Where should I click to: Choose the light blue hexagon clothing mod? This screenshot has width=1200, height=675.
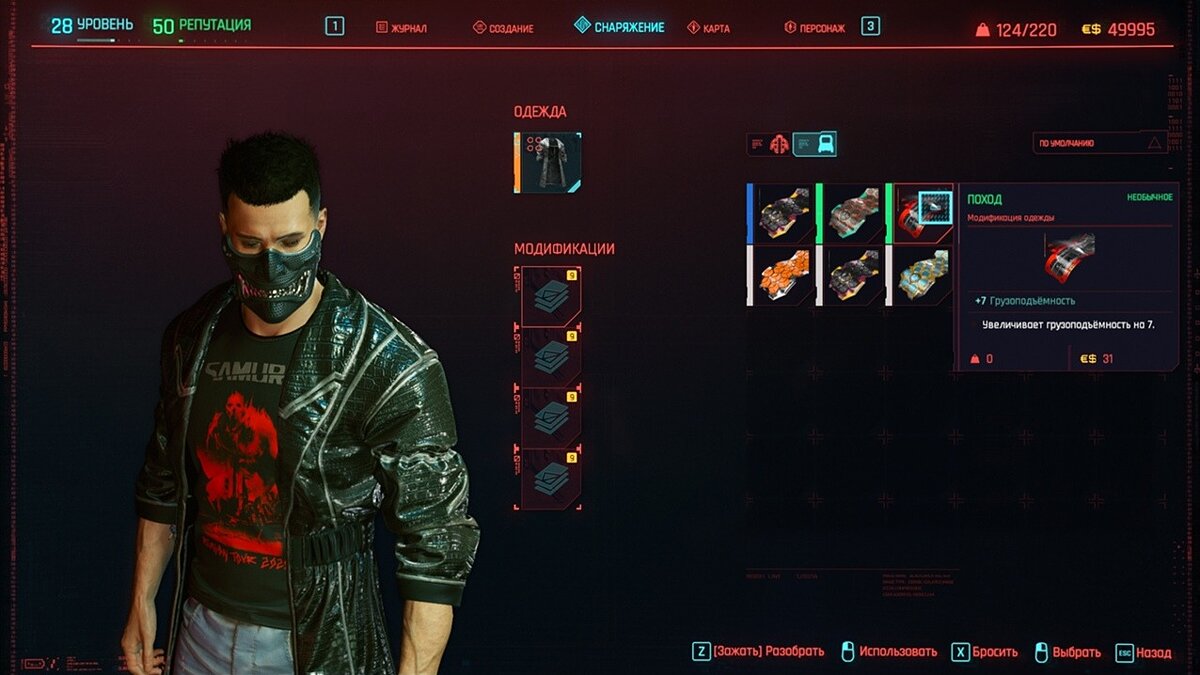(x=922, y=275)
